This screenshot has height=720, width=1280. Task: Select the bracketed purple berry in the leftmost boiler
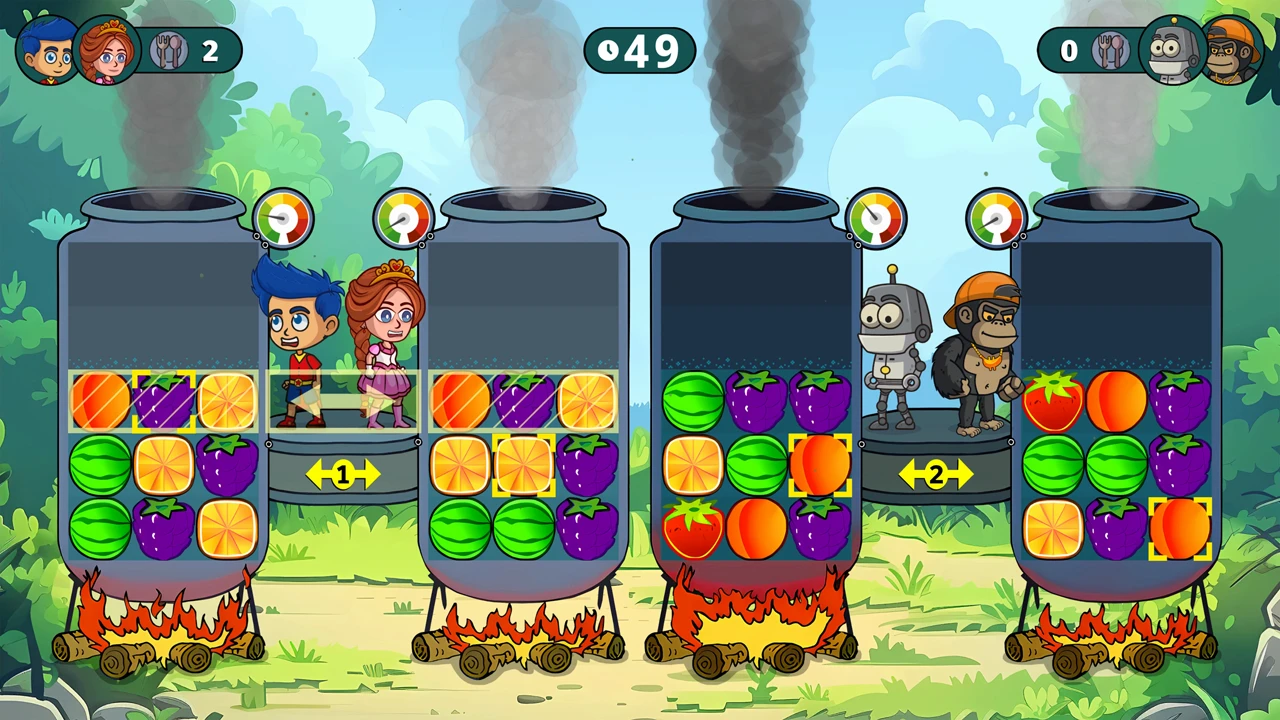tap(164, 401)
